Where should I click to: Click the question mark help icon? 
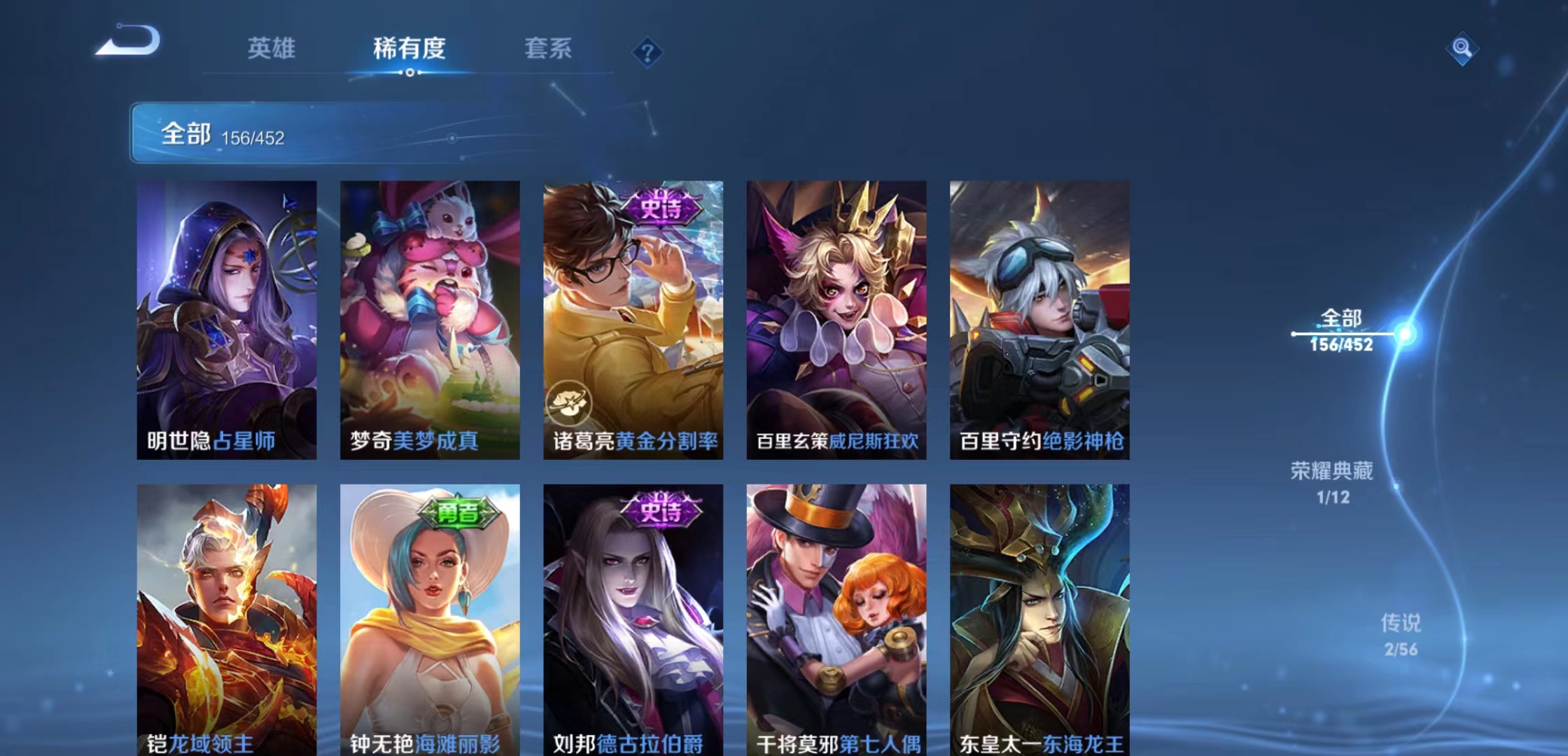[648, 52]
